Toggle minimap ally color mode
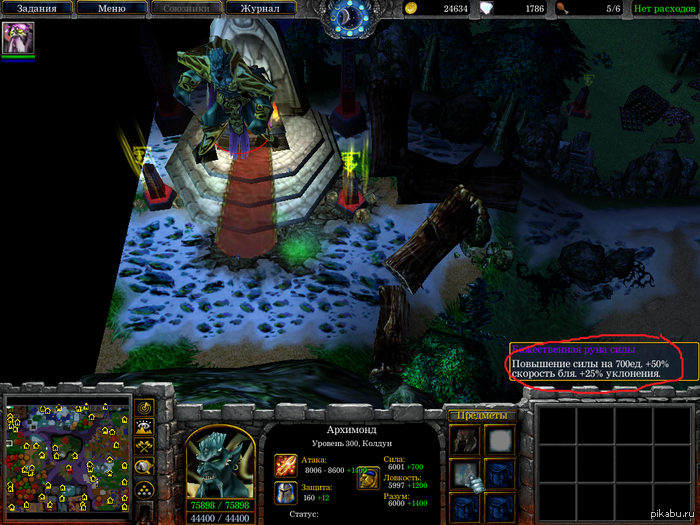The height and width of the screenshot is (525, 700). coord(145,446)
